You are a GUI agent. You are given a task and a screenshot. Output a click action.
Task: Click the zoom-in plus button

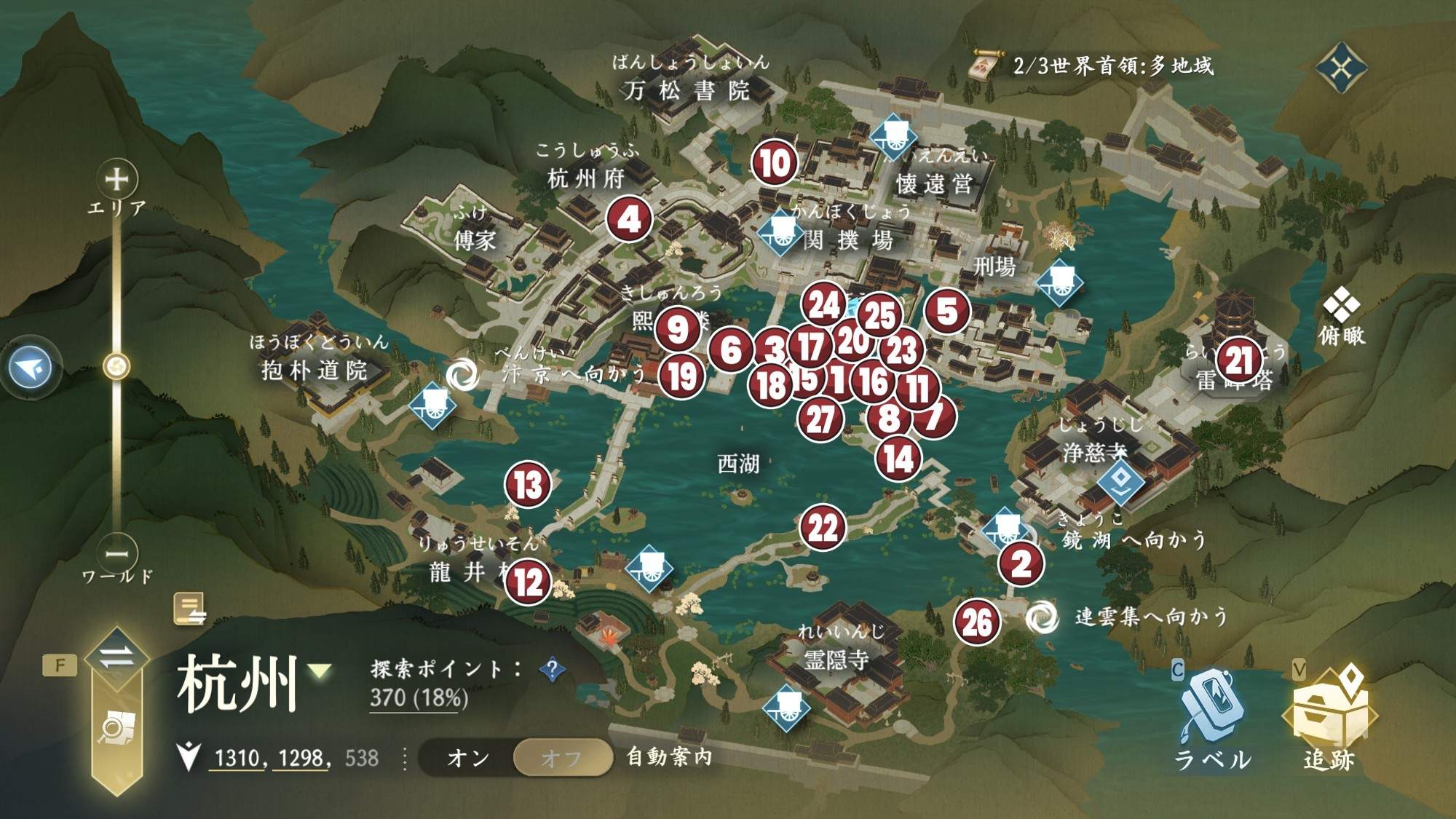pos(116,178)
